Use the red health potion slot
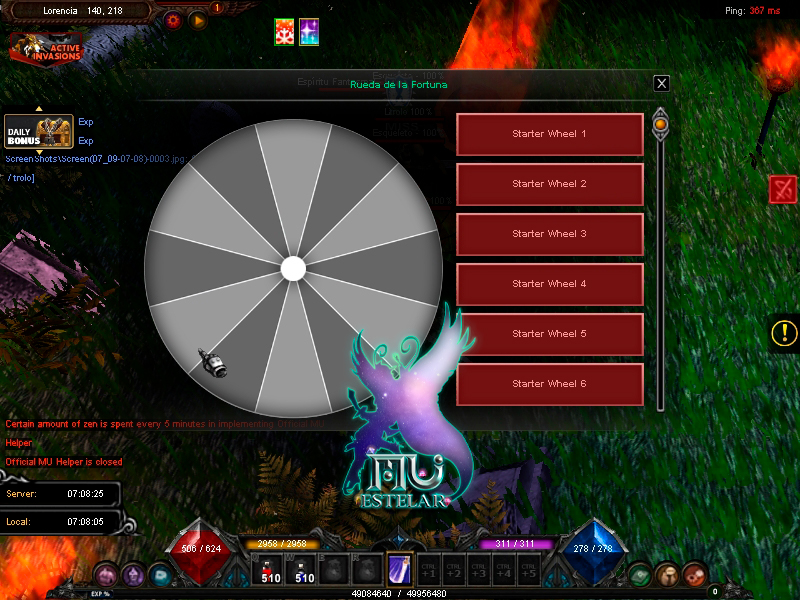 click(271, 570)
